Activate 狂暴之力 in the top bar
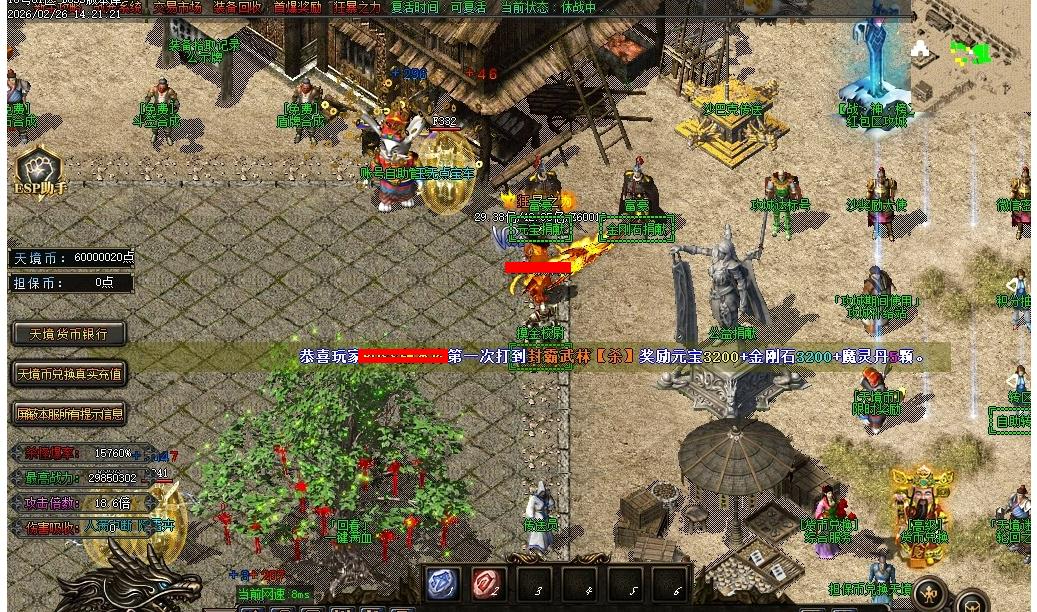The height and width of the screenshot is (612, 1037). pyautogui.click(x=357, y=7)
